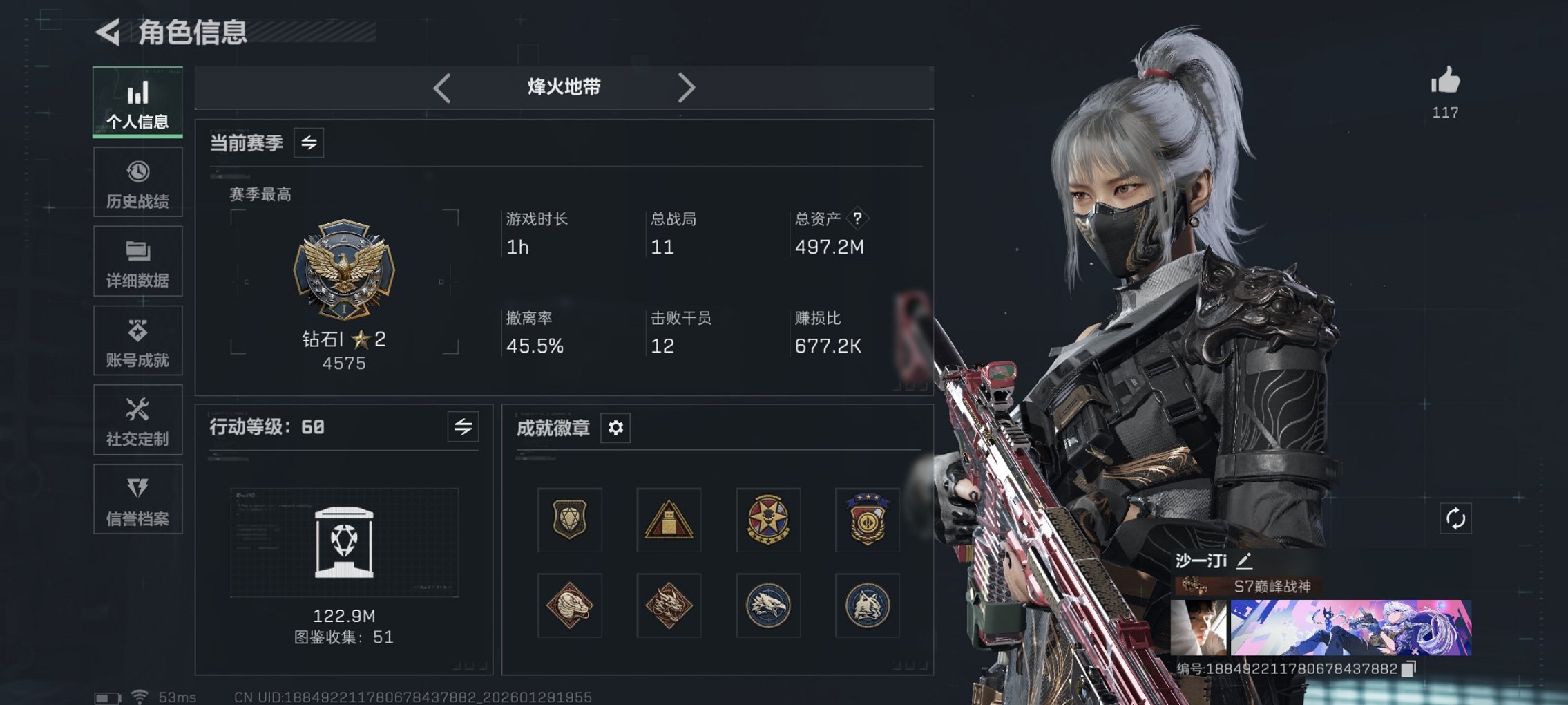Screen dimensions: 1568x705
Task: Open the 详细数据 section
Action: (137, 261)
